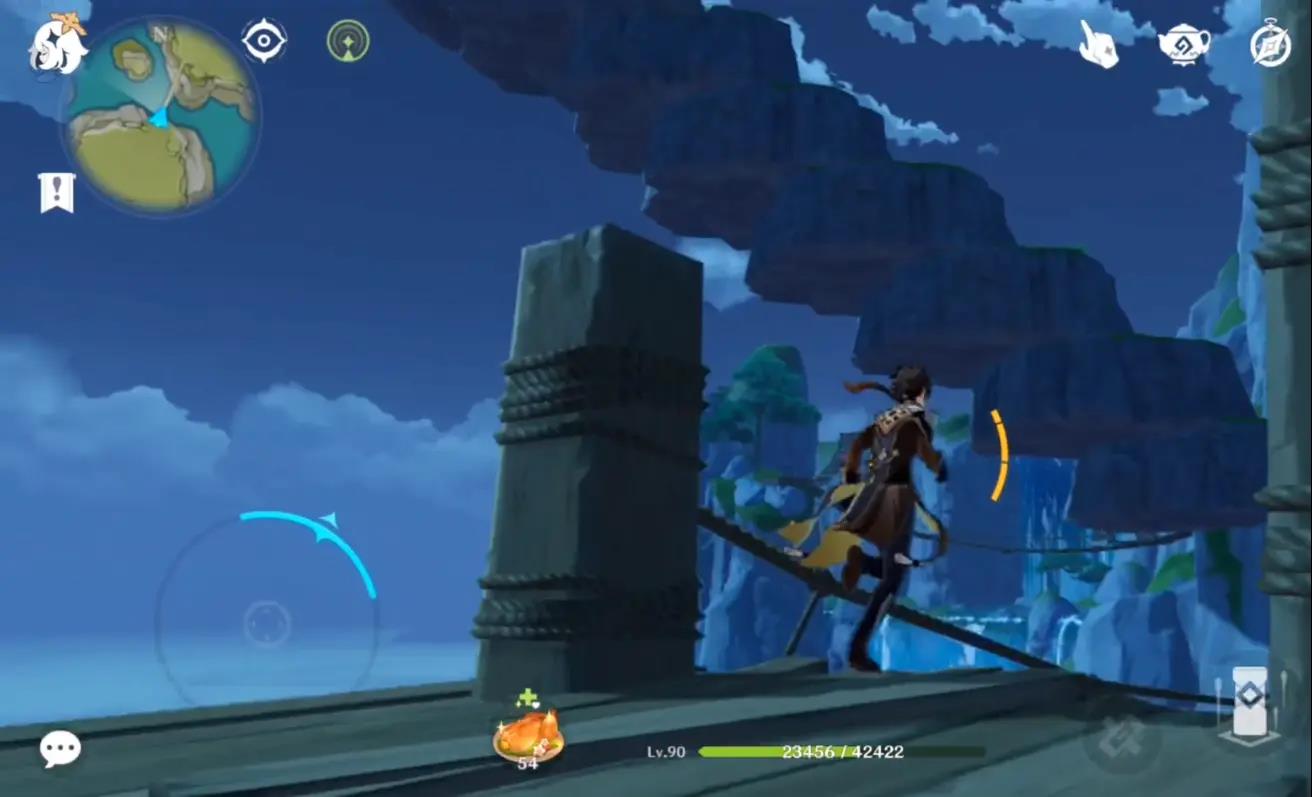The width and height of the screenshot is (1312, 797).
Task: Tap the green circular signal icon
Action: (x=348, y=41)
